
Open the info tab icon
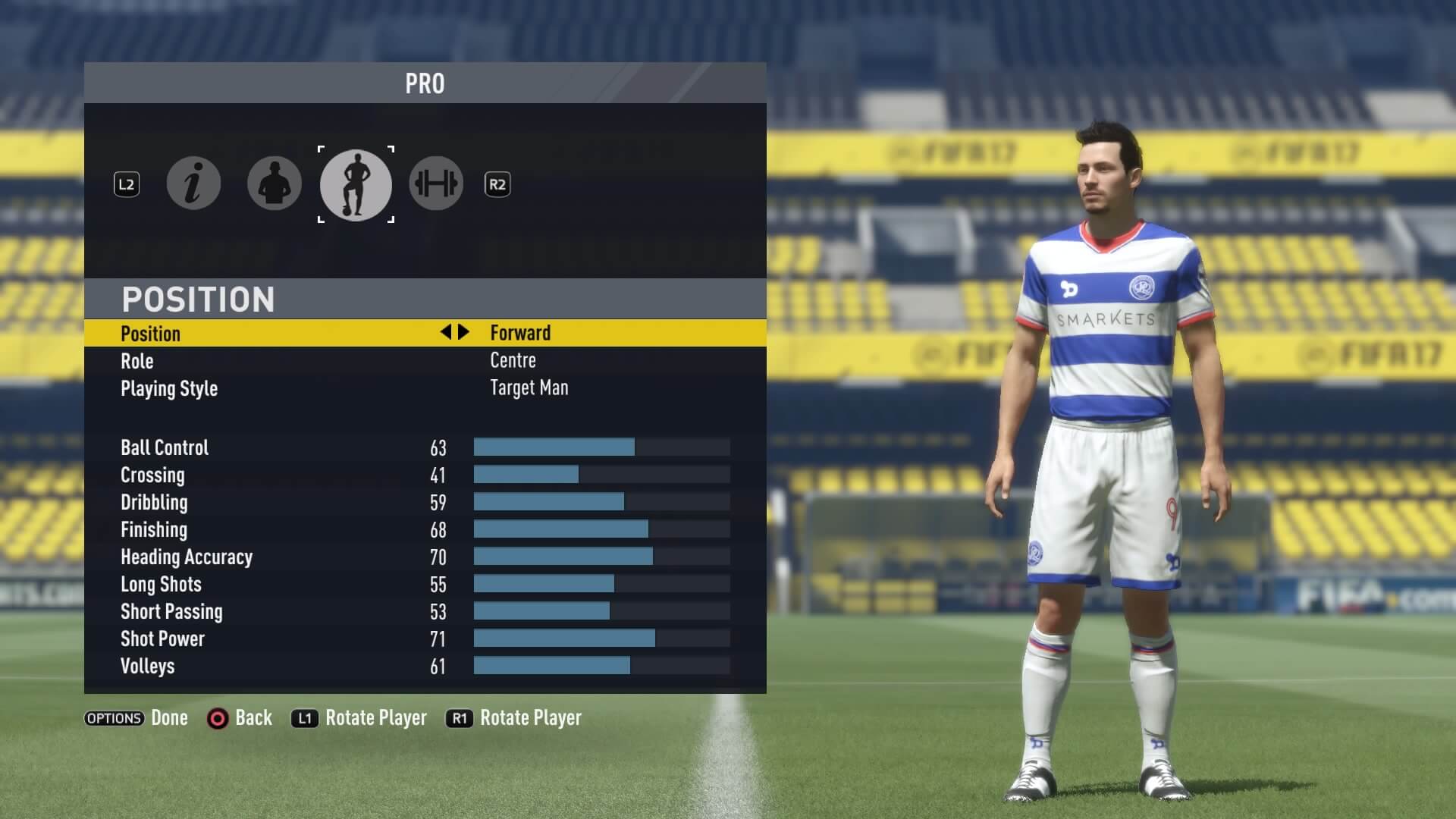193,184
